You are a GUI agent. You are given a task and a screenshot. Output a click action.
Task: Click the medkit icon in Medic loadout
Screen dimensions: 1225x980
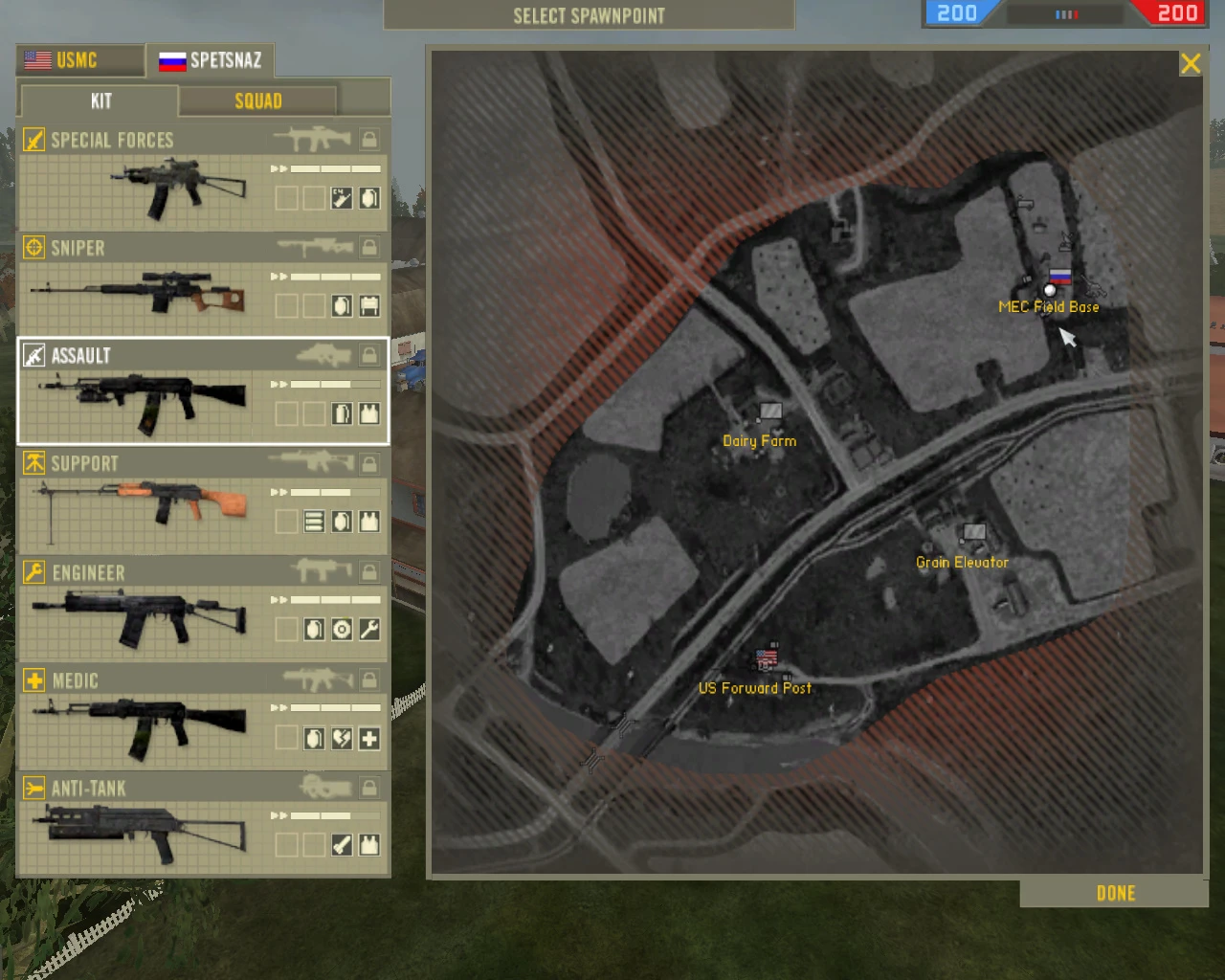click(368, 738)
